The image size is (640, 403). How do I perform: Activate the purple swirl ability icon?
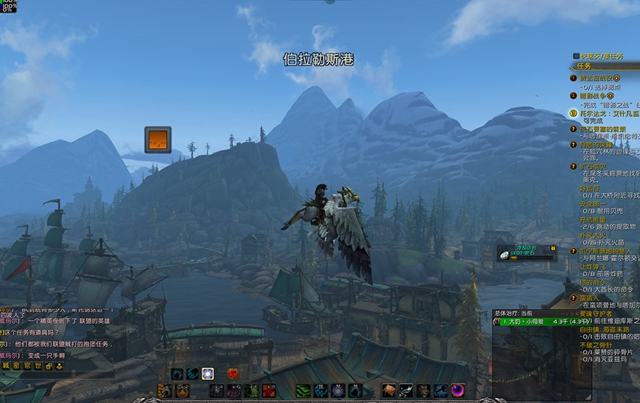coord(457,390)
